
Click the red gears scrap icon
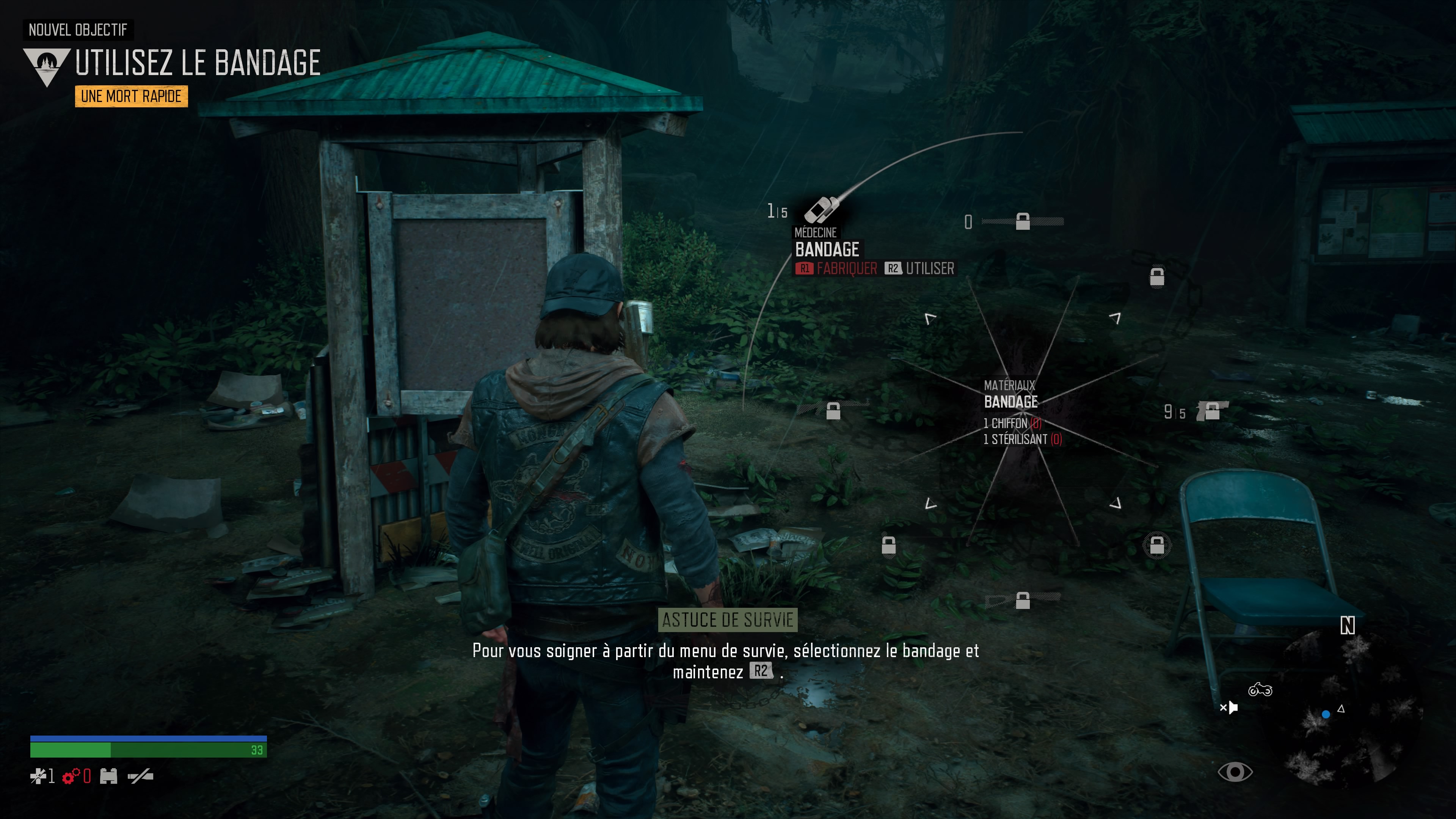[x=71, y=777]
